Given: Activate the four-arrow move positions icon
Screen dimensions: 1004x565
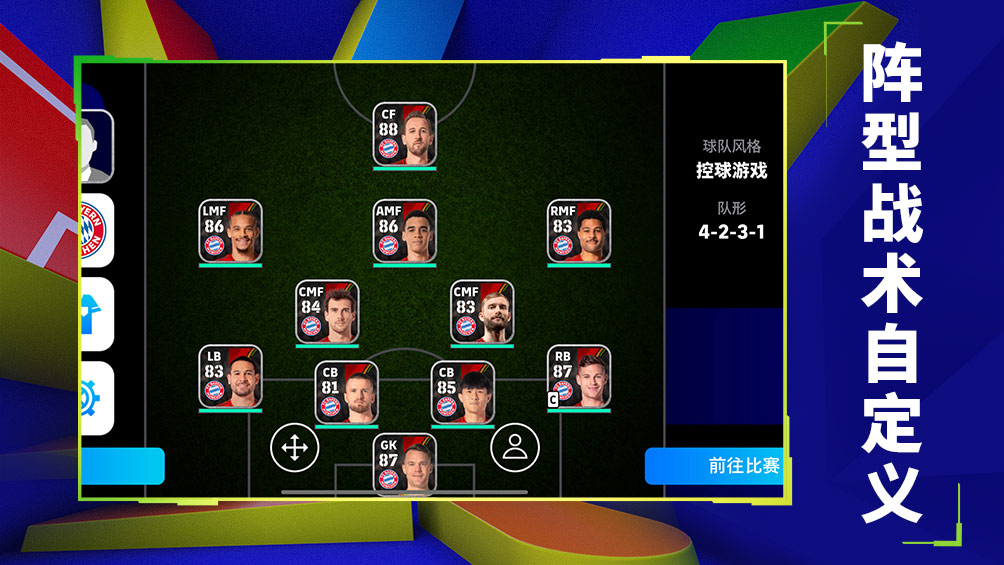Looking at the screenshot, I should 295,448.
